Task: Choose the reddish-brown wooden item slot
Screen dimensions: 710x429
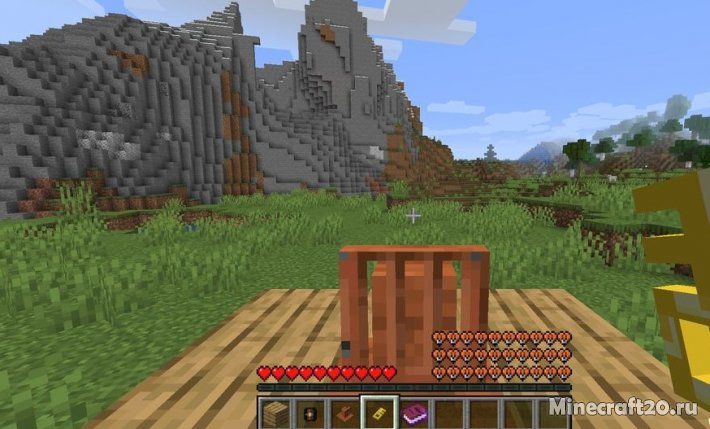Action: click(x=344, y=412)
